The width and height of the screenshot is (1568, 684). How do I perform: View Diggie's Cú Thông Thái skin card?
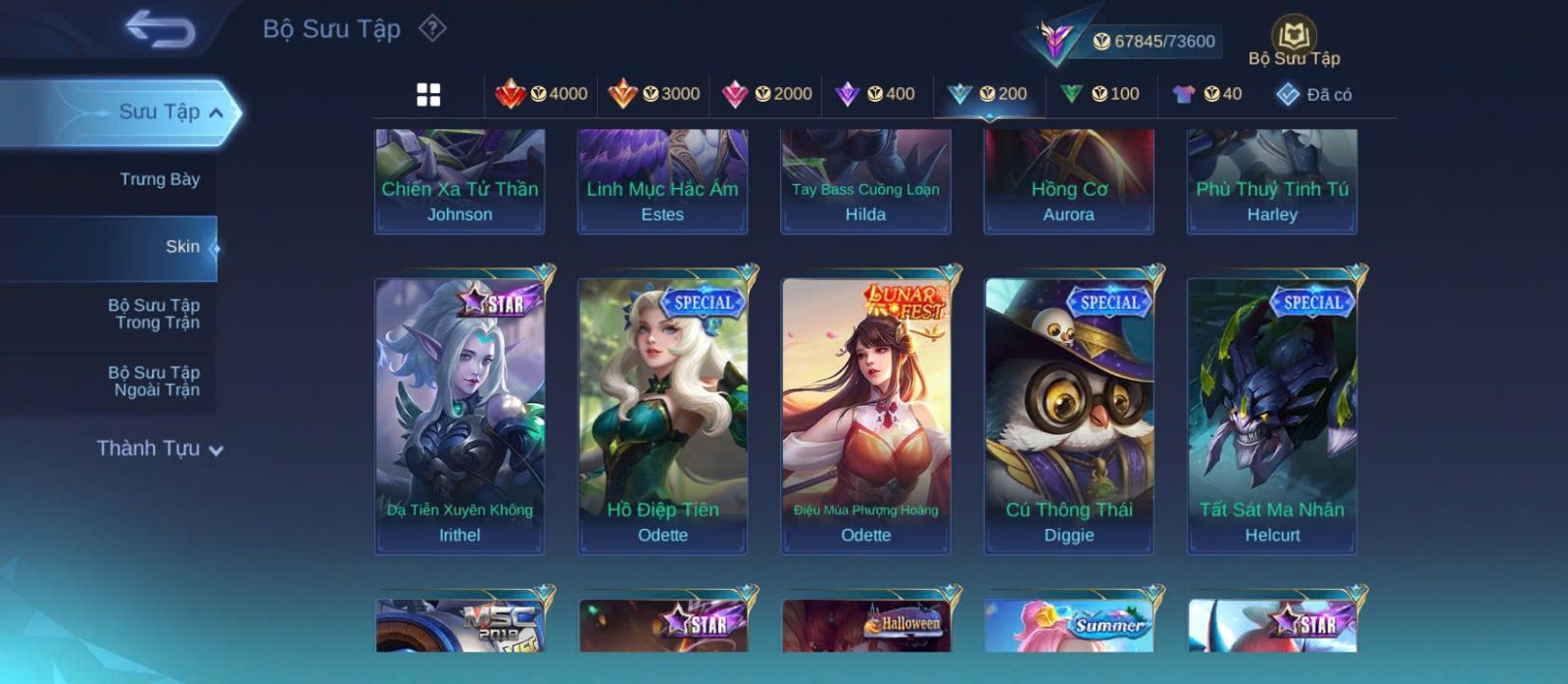click(x=1068, y=415)
